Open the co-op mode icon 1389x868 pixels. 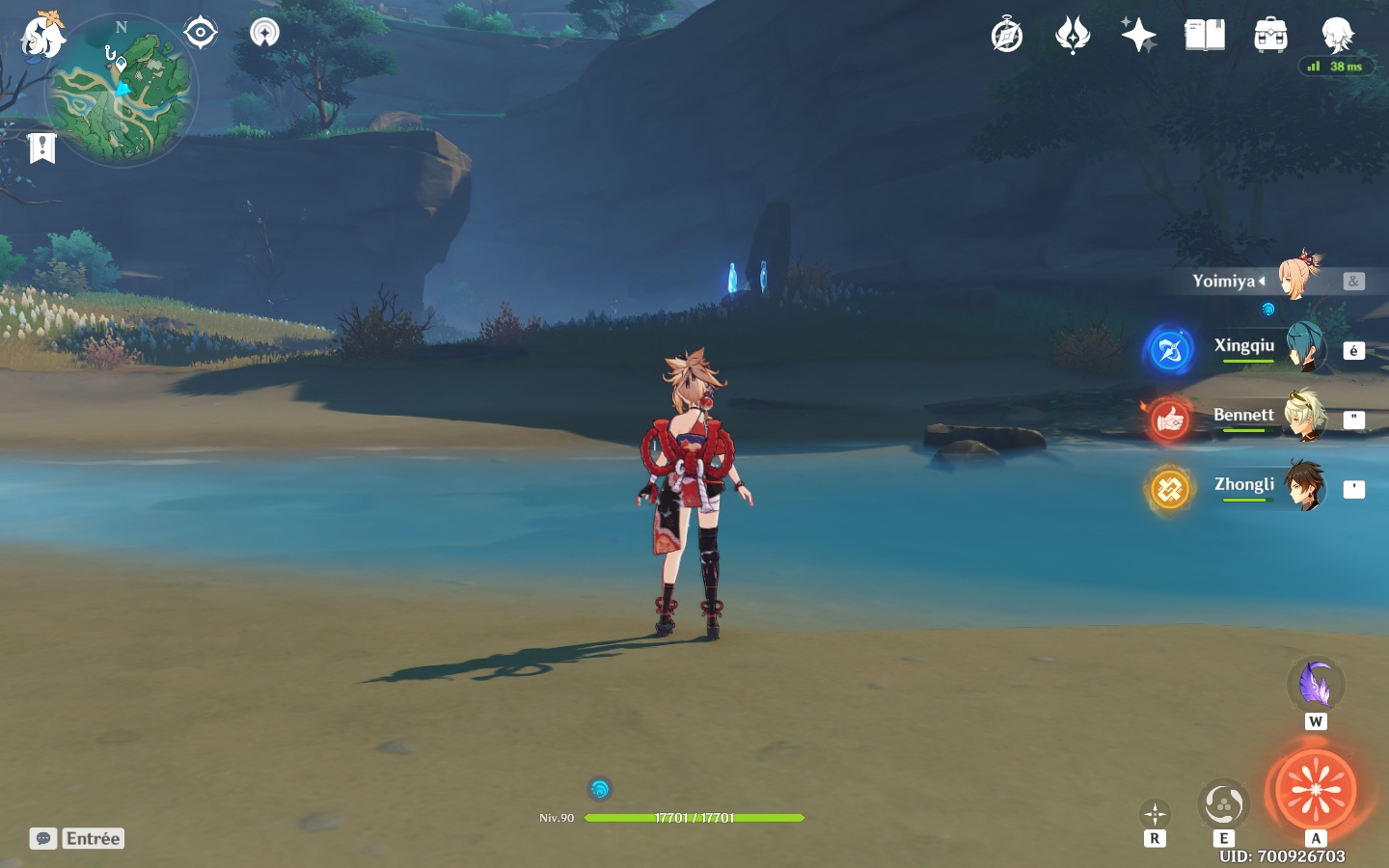click(264, 33)
